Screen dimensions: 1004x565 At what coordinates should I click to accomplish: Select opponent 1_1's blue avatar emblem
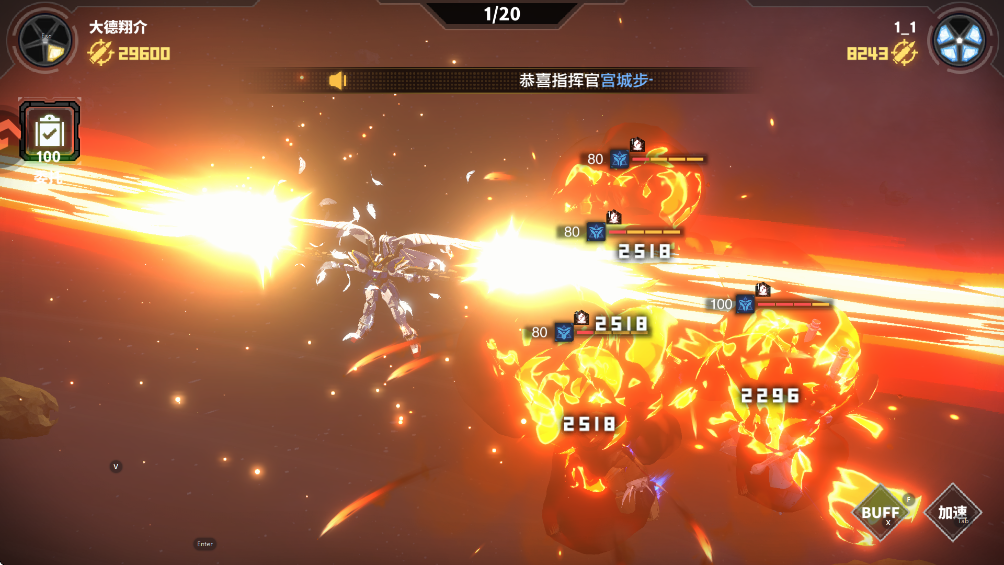click(x=961, y=41)
